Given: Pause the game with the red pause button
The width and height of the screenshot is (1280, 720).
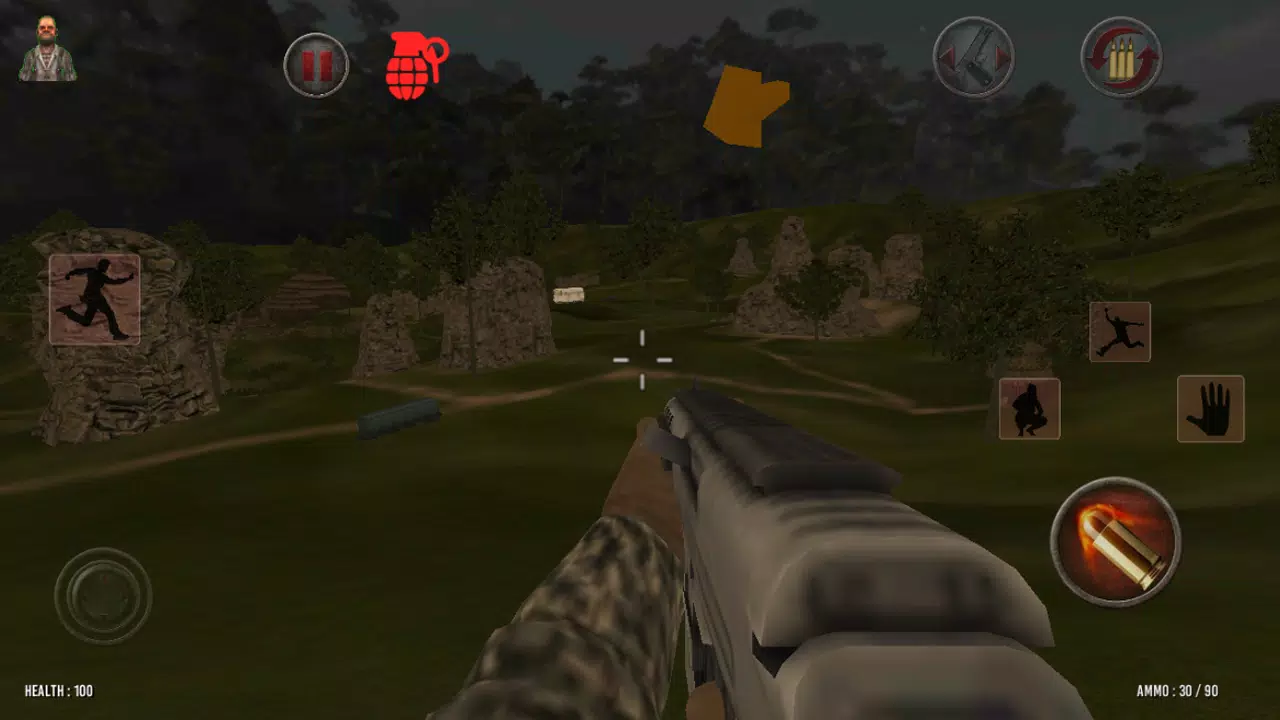Looking at the screenshot, I should point(316,66).
